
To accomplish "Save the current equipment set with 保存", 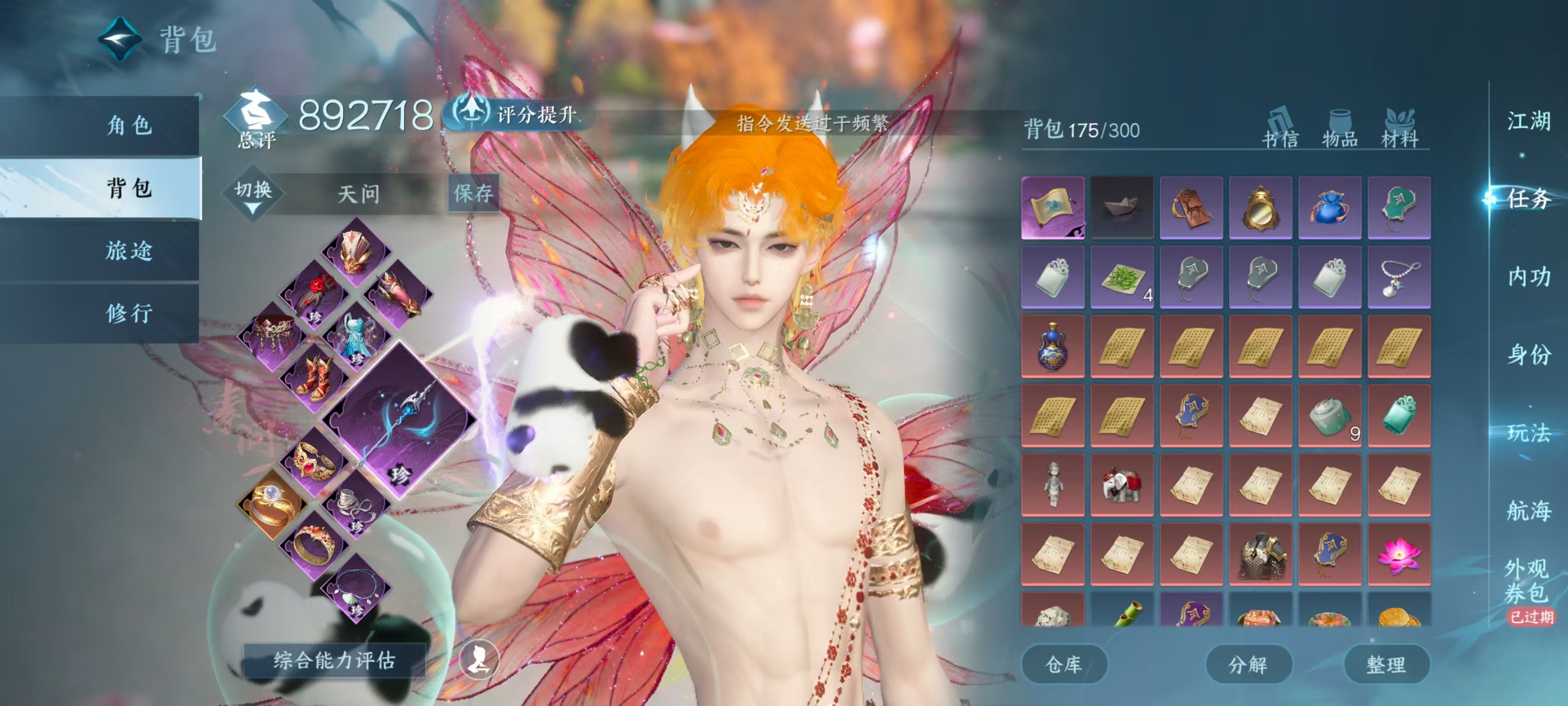I will (x=473, y=193).
